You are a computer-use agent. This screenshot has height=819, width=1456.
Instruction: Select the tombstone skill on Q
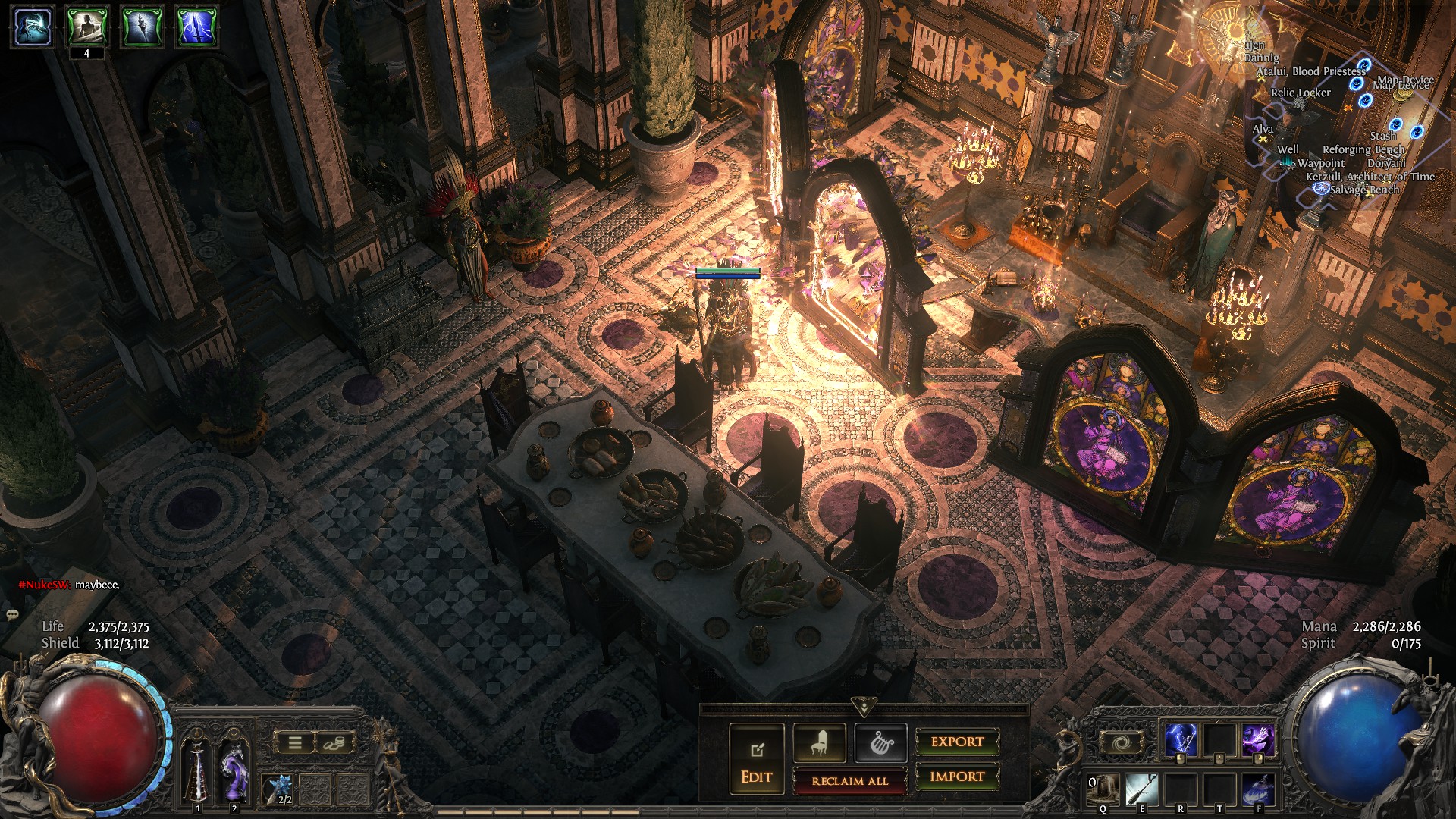point(1103,789)
